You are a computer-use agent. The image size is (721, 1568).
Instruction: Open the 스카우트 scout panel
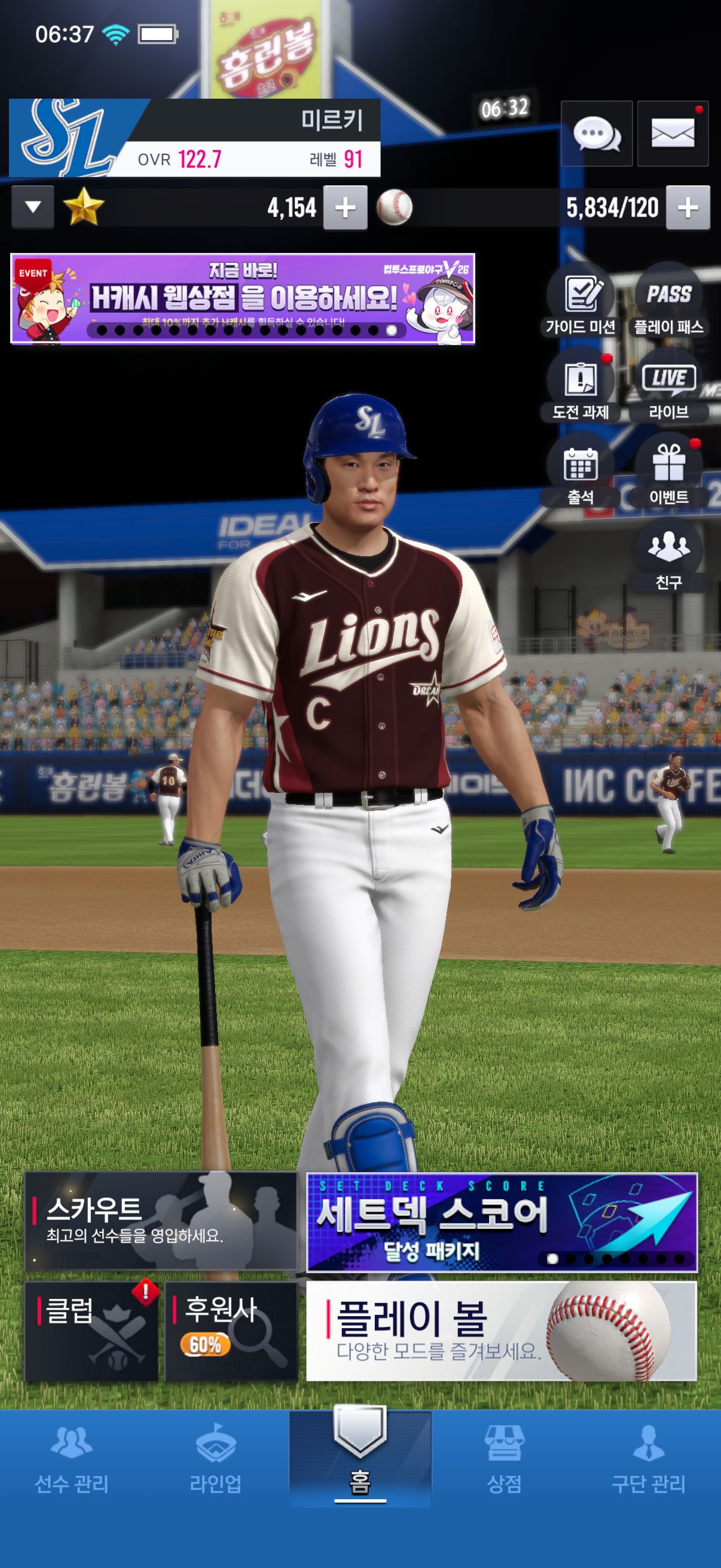click(x=160, y=1221)
